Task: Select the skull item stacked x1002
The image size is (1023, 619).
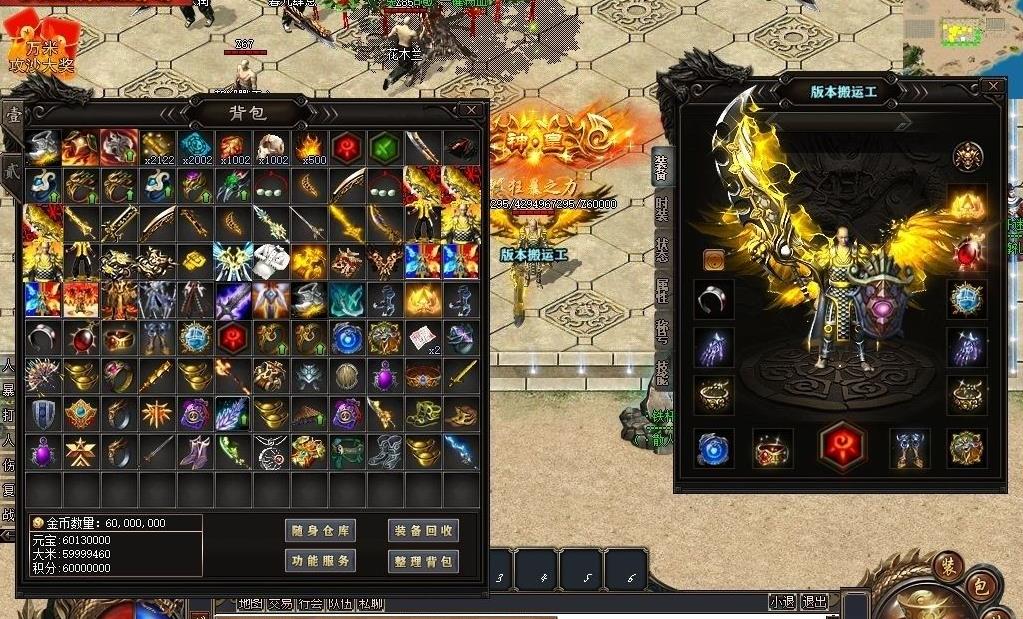Action: (271, 147)
